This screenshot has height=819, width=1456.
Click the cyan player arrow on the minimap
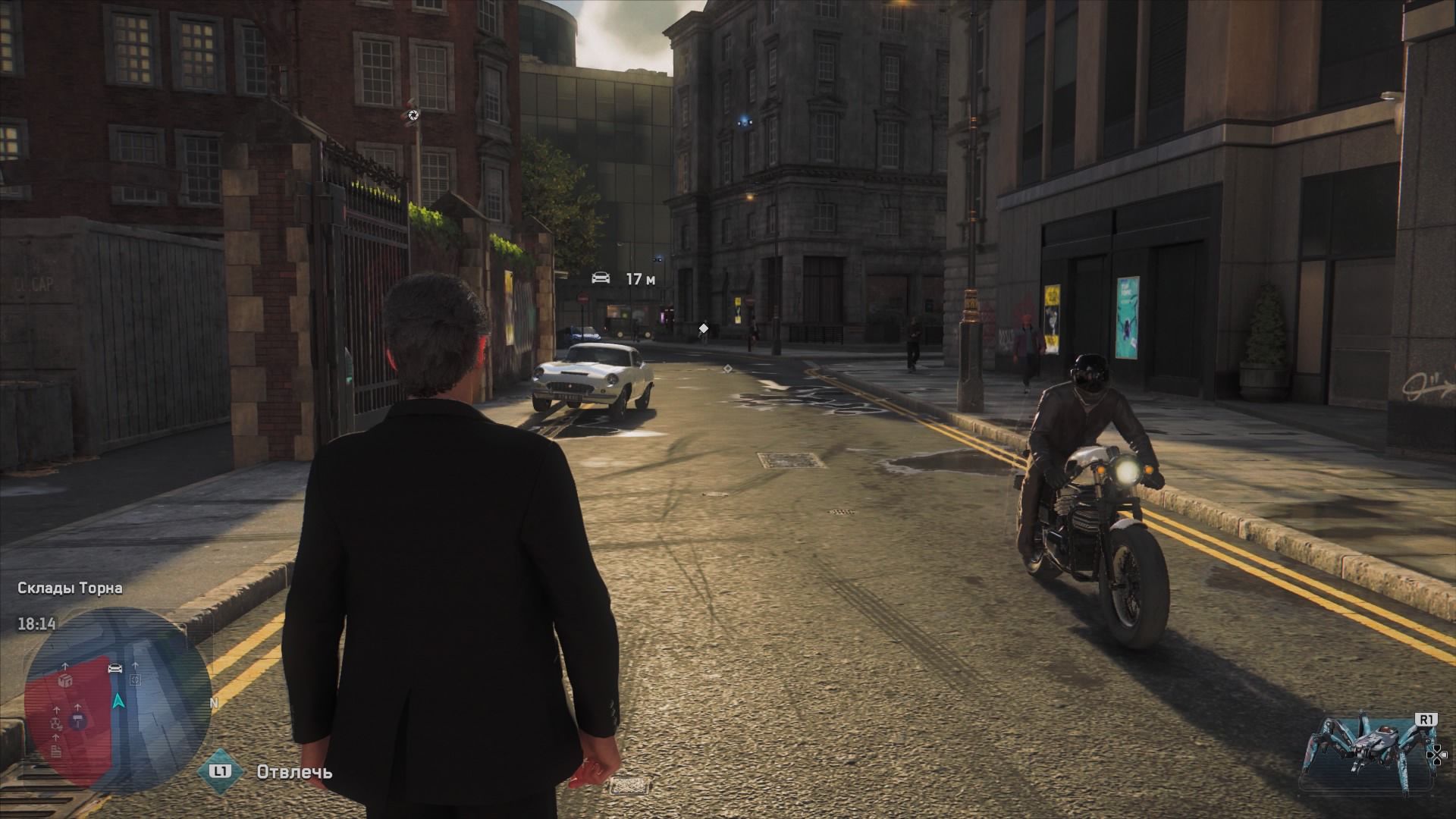click(118, 701)
